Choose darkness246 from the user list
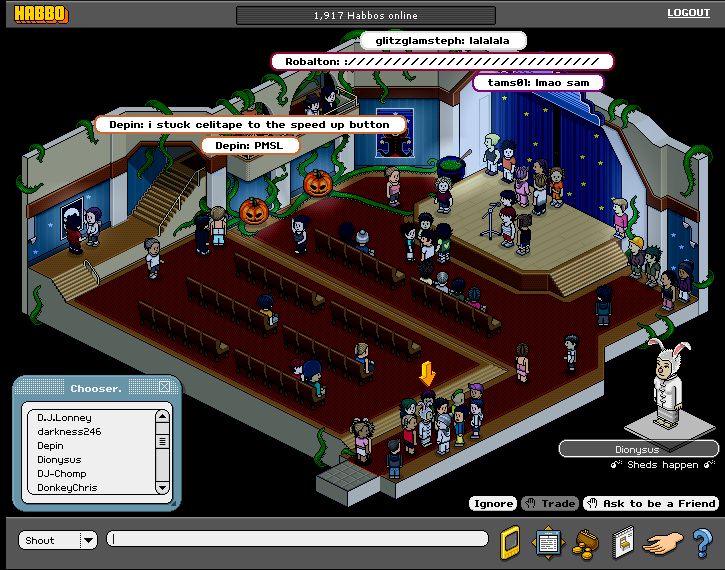 (69, 431)
